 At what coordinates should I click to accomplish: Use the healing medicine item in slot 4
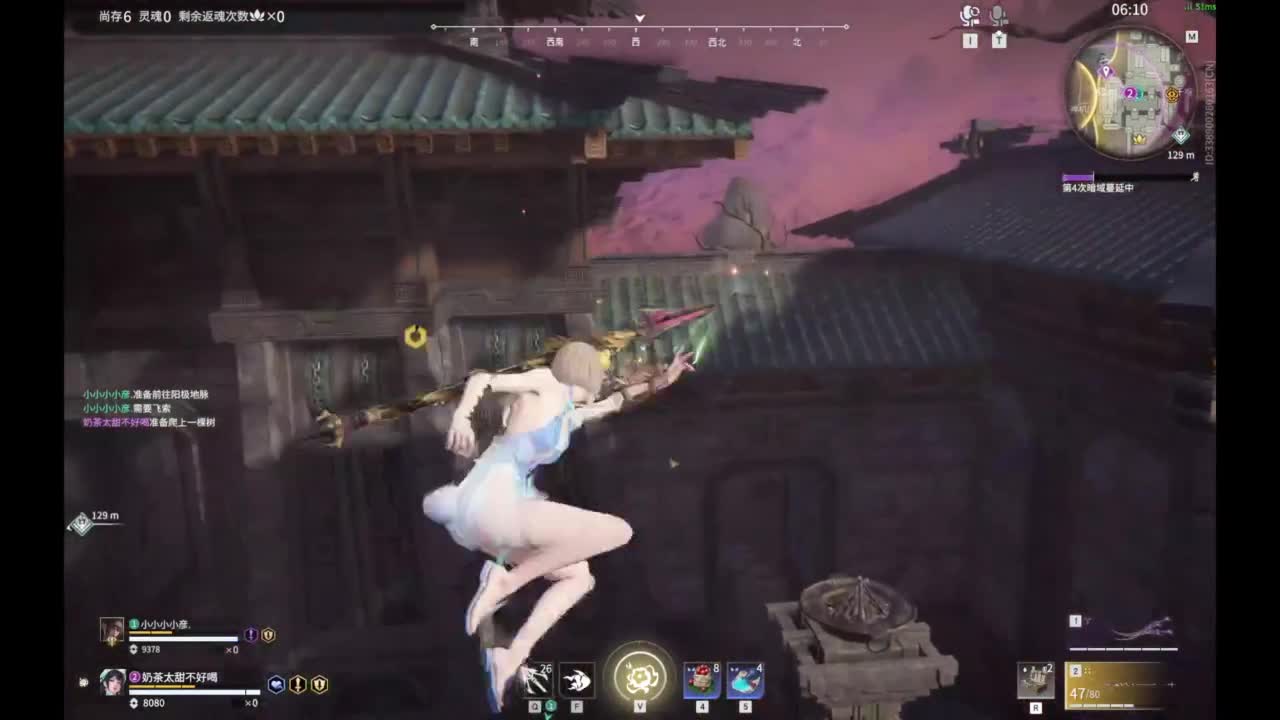pos(701,679)
